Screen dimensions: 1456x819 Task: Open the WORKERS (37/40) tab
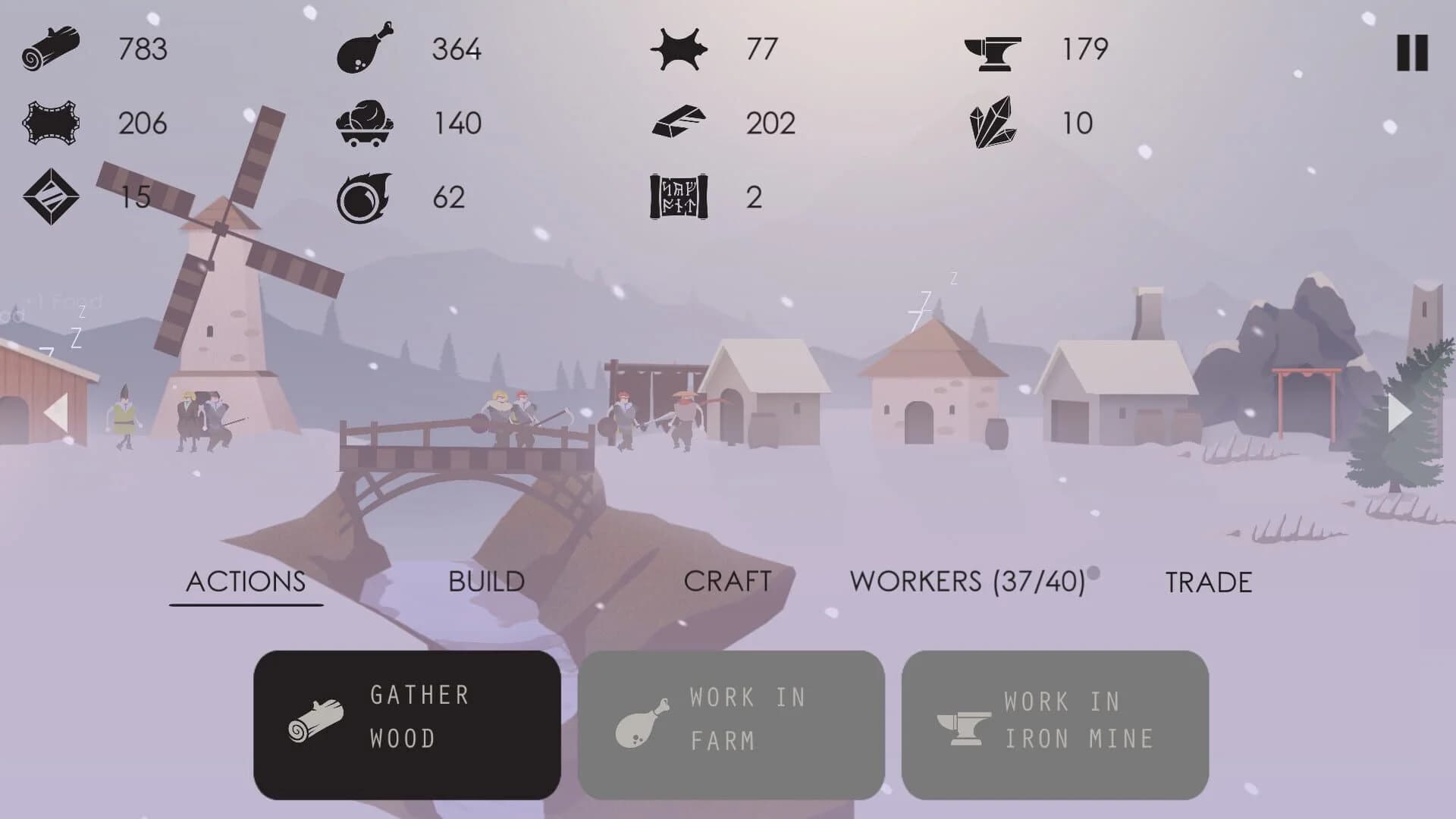[968, 582]
